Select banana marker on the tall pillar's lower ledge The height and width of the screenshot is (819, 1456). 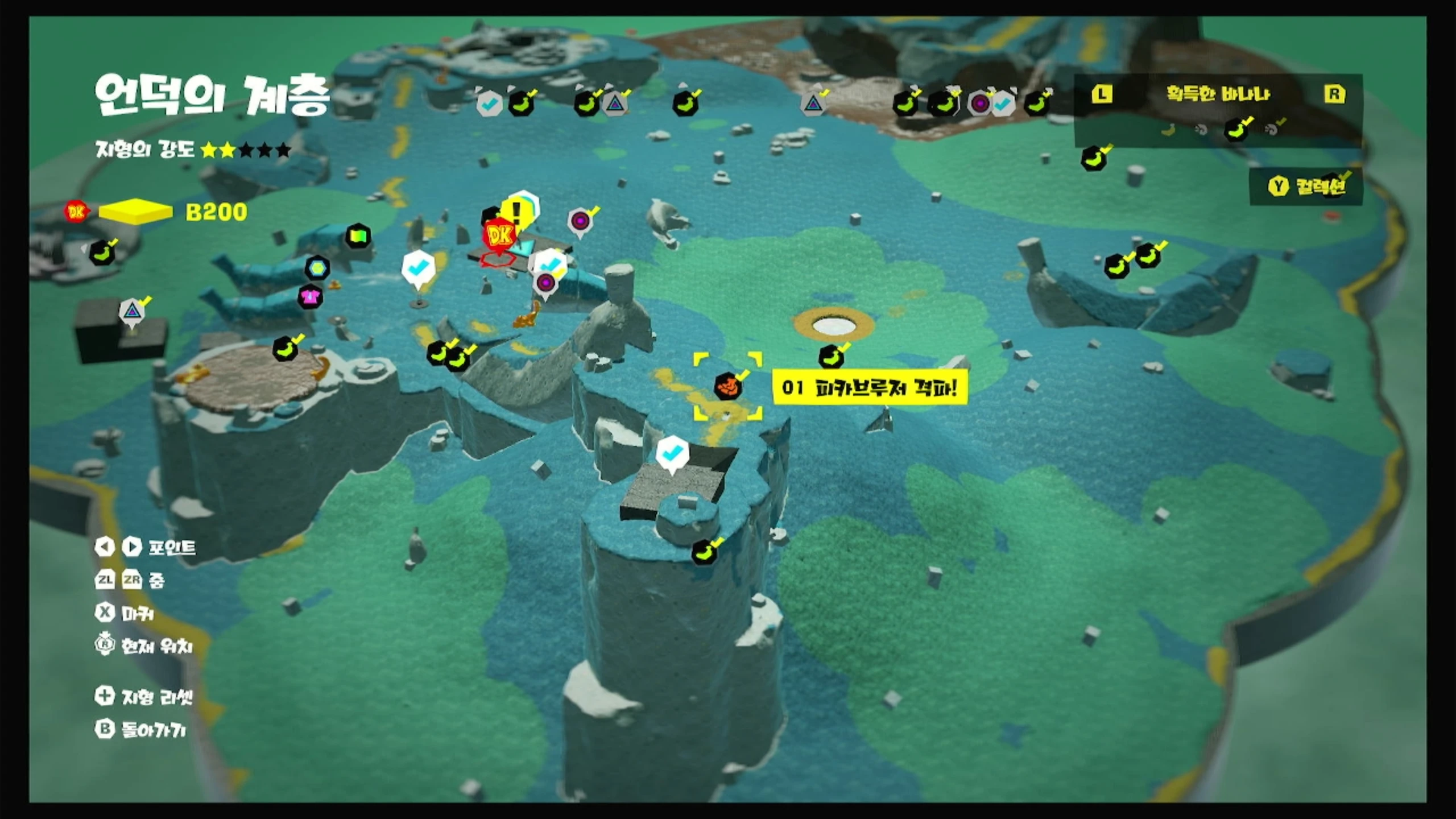(x=704, y=552)
